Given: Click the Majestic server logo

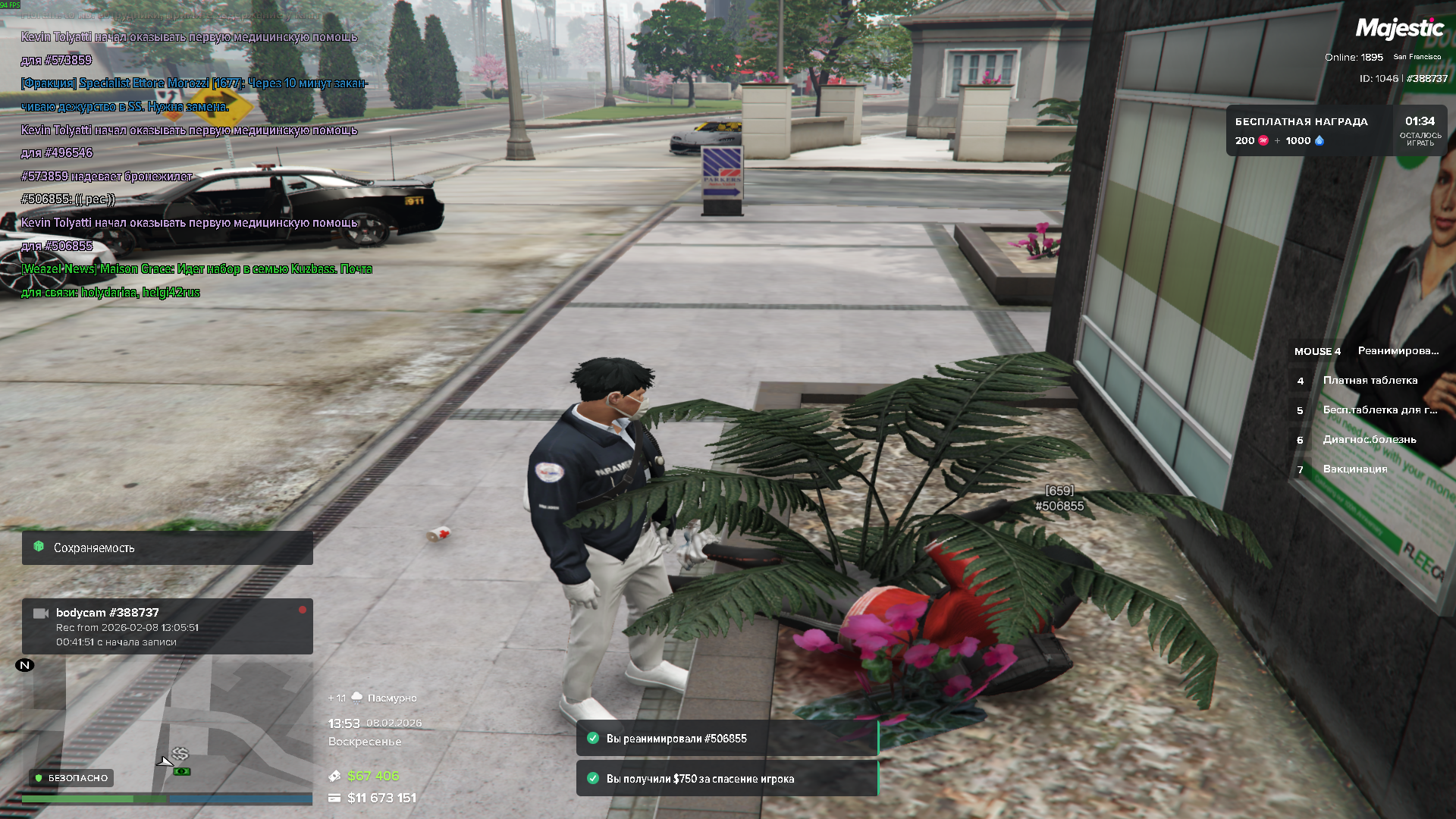Looking at the screenshot, I should pyautogui.click(x=1399, y=29).
